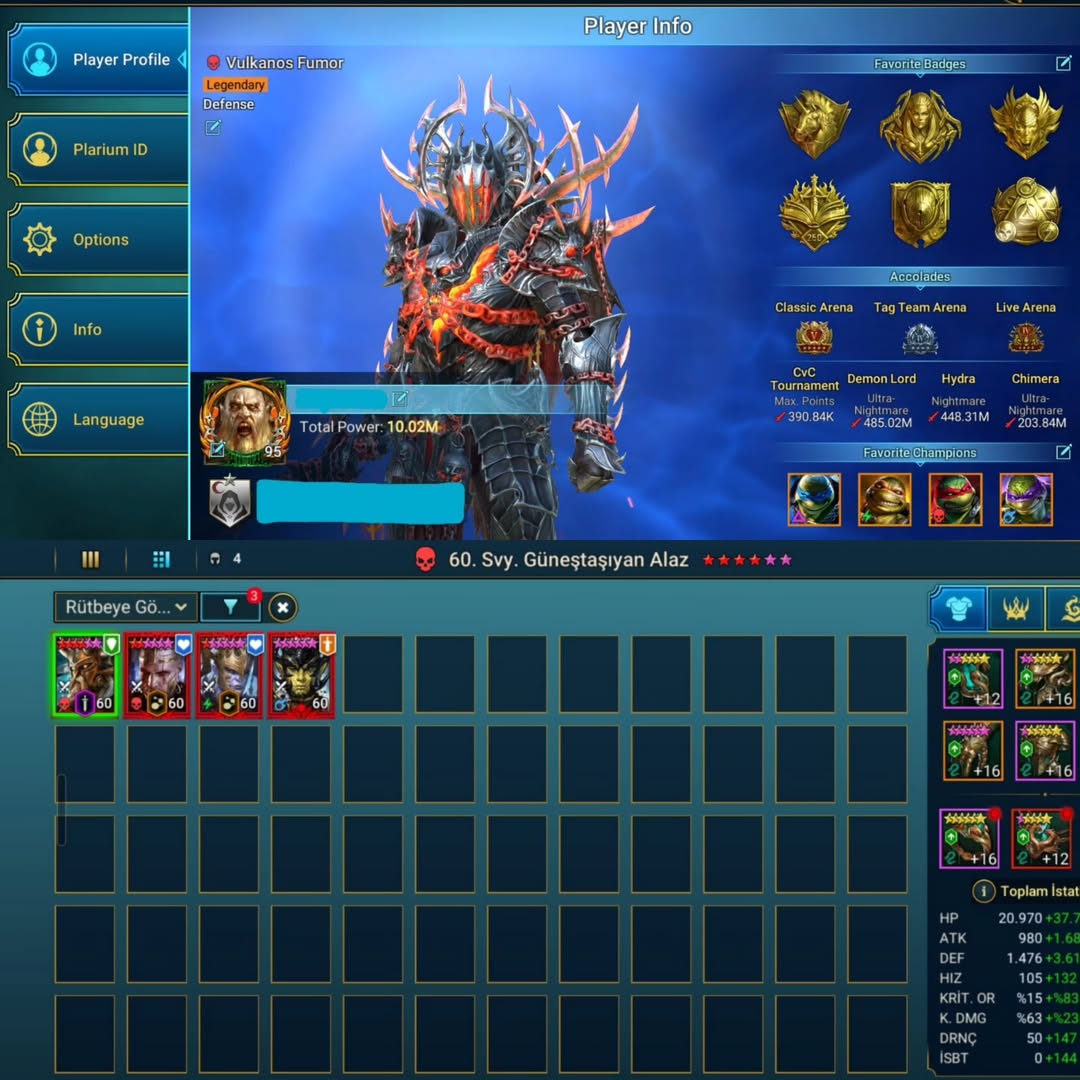This screenshot has width=1080, height=1080.
Task: Select the blue-masked turtle favorite champion
Action: click(x=814, y=499)
